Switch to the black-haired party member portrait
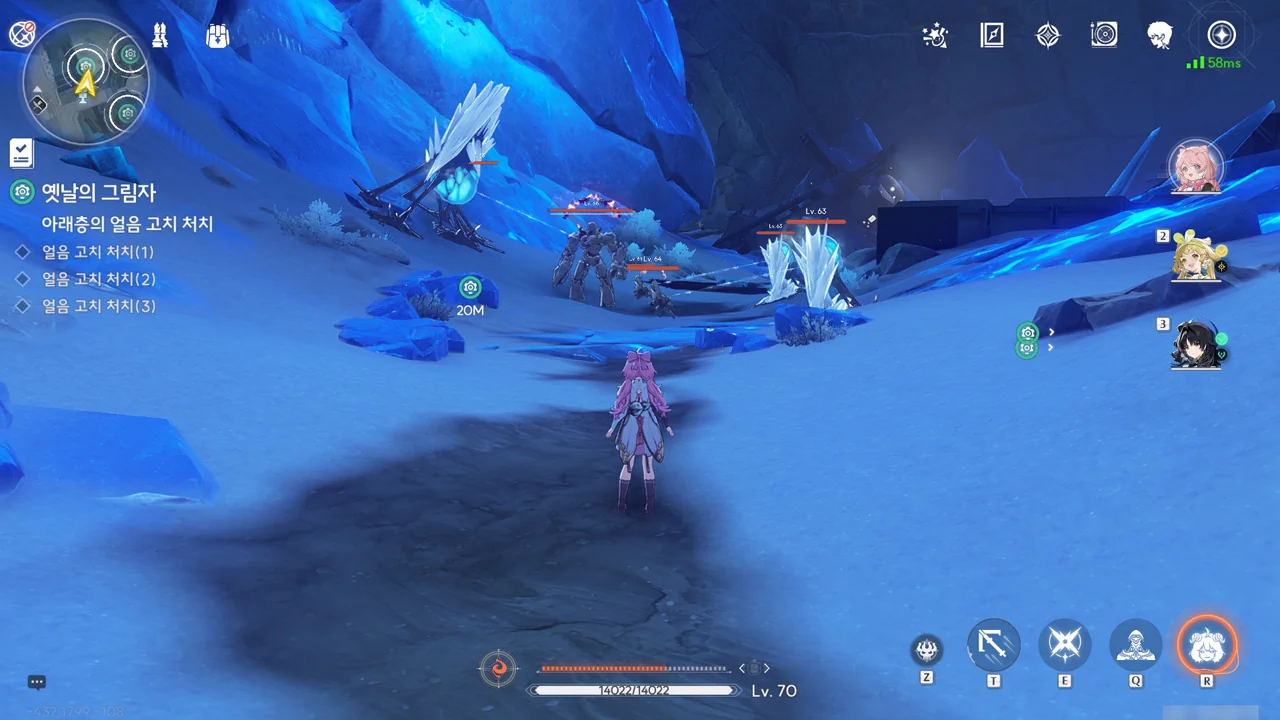Viewport: 1280px width, 720px height. (x=1197, y=344)
